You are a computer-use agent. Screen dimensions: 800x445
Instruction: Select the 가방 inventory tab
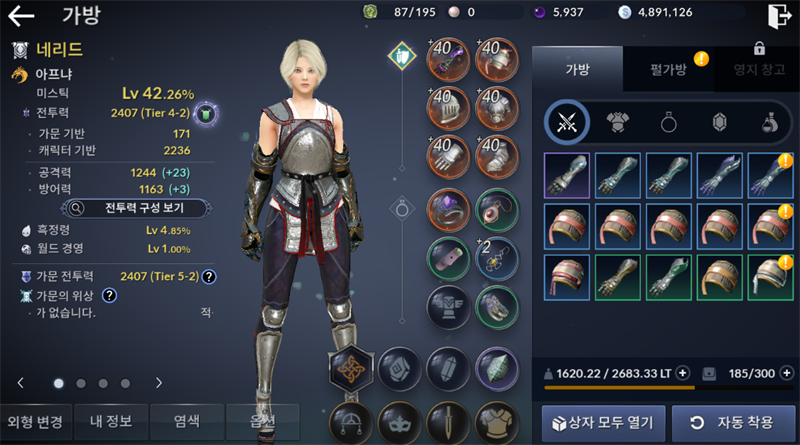tap(578, 70)
